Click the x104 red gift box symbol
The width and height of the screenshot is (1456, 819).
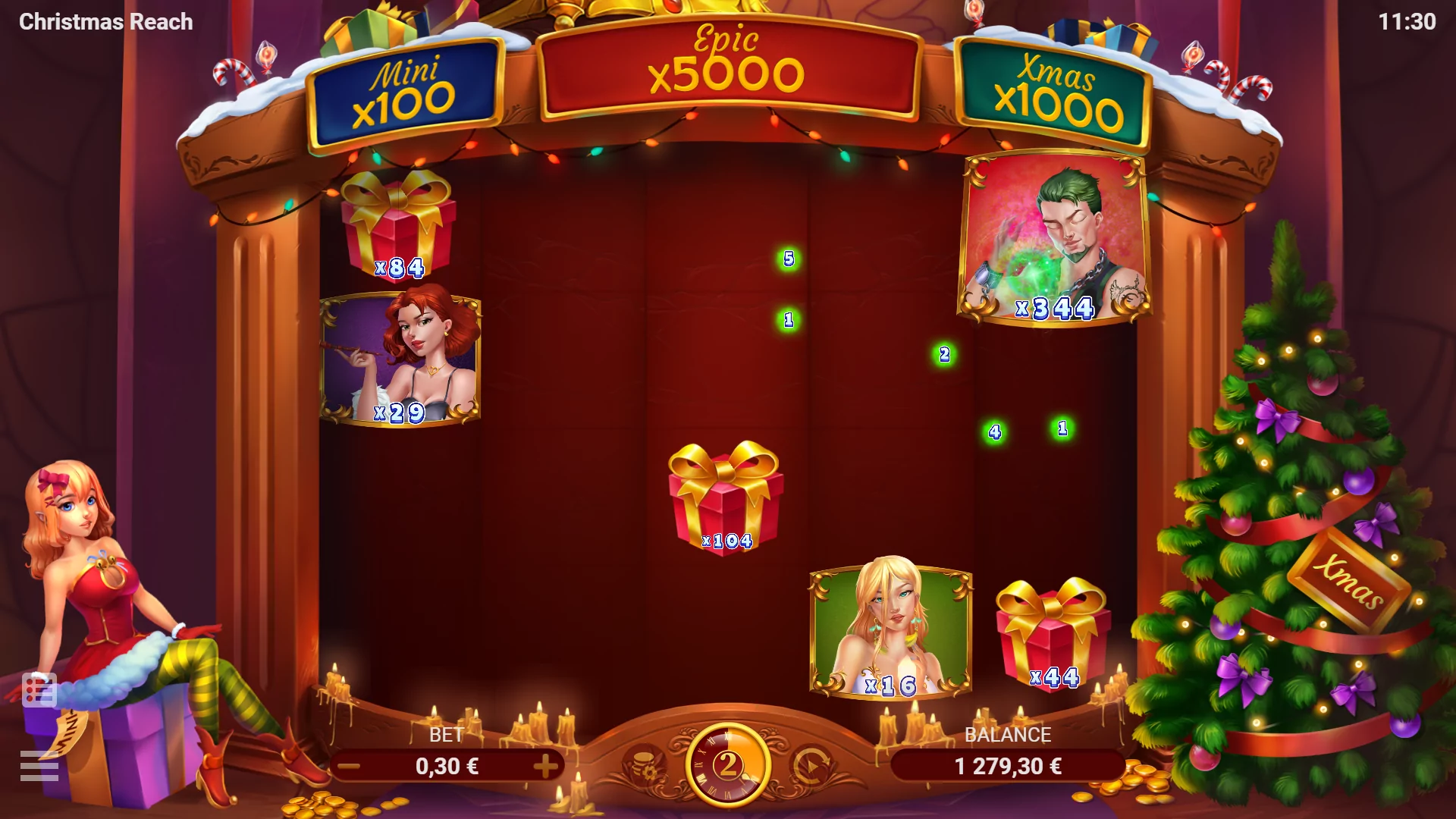(726, 500)
